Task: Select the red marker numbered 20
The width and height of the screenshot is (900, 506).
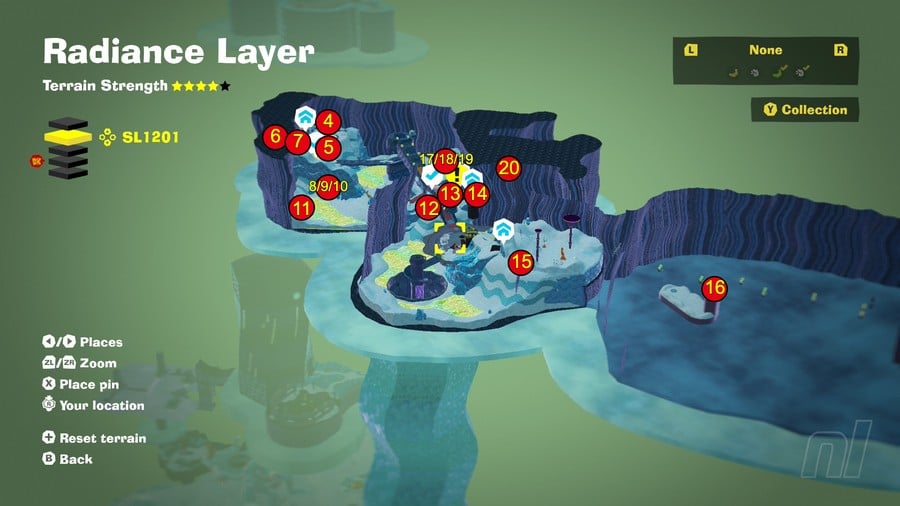Action: click(508, 168)
